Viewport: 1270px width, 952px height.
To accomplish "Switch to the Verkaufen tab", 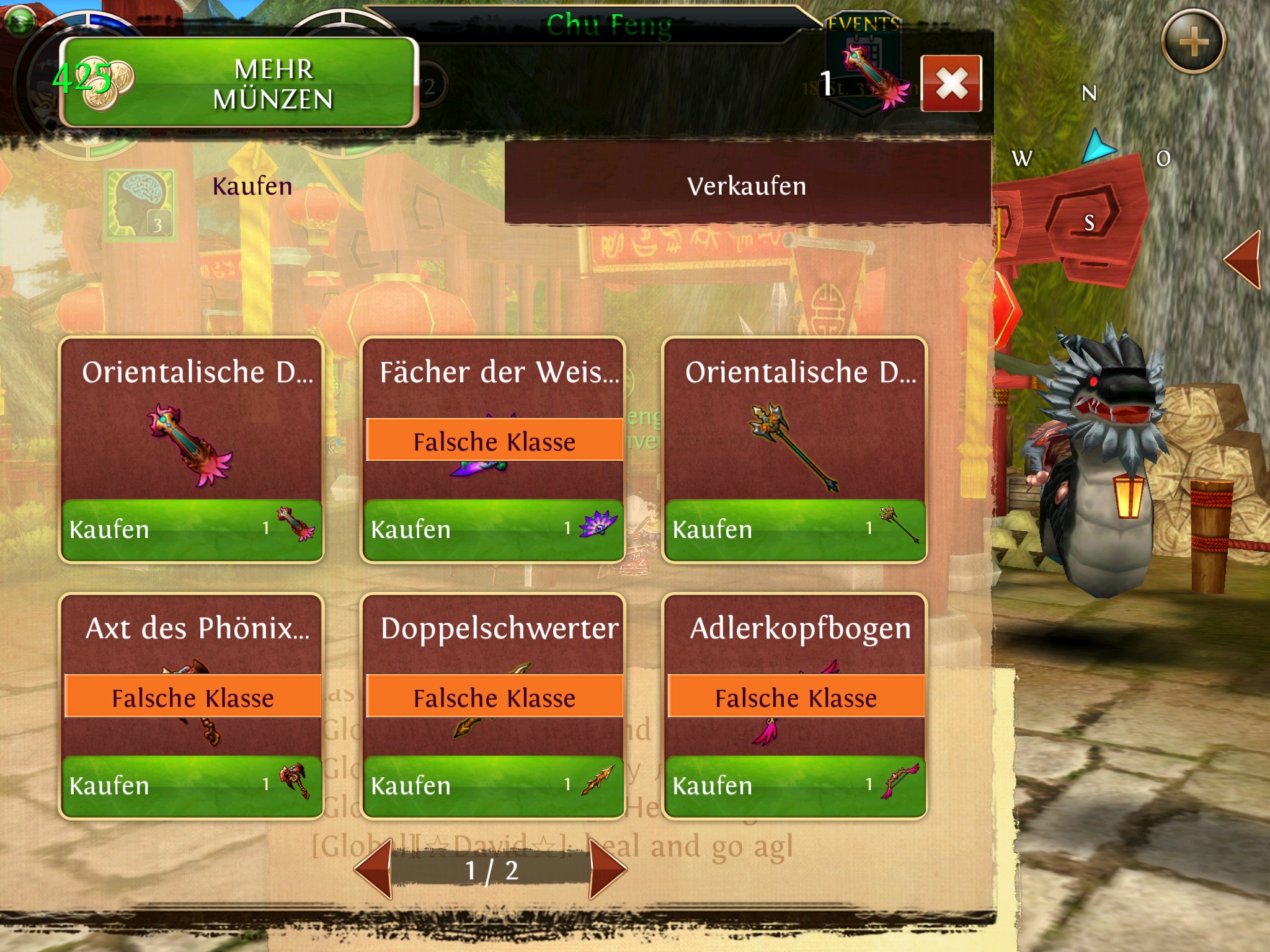I will coord(747,186).
